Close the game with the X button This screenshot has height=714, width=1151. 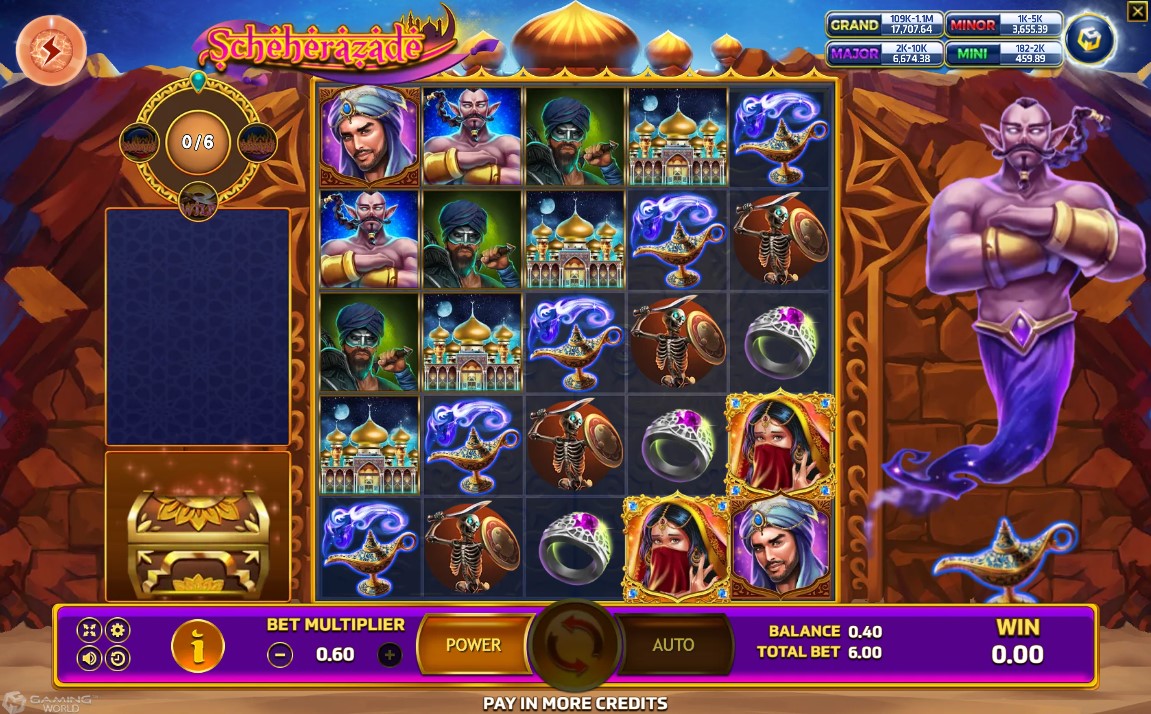[1137, 12]
